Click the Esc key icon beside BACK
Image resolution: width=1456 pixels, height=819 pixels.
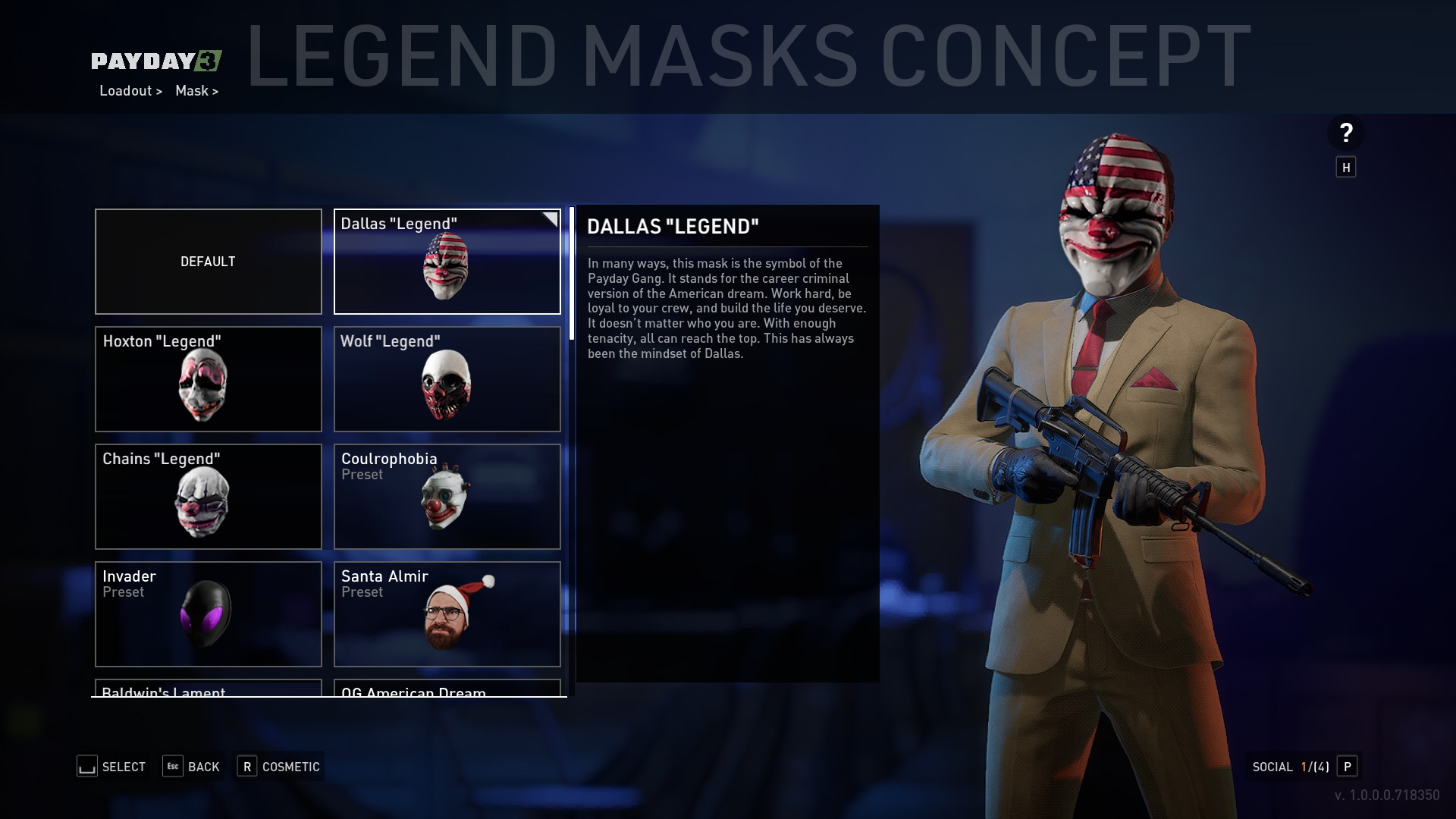[x=171, y=767]
